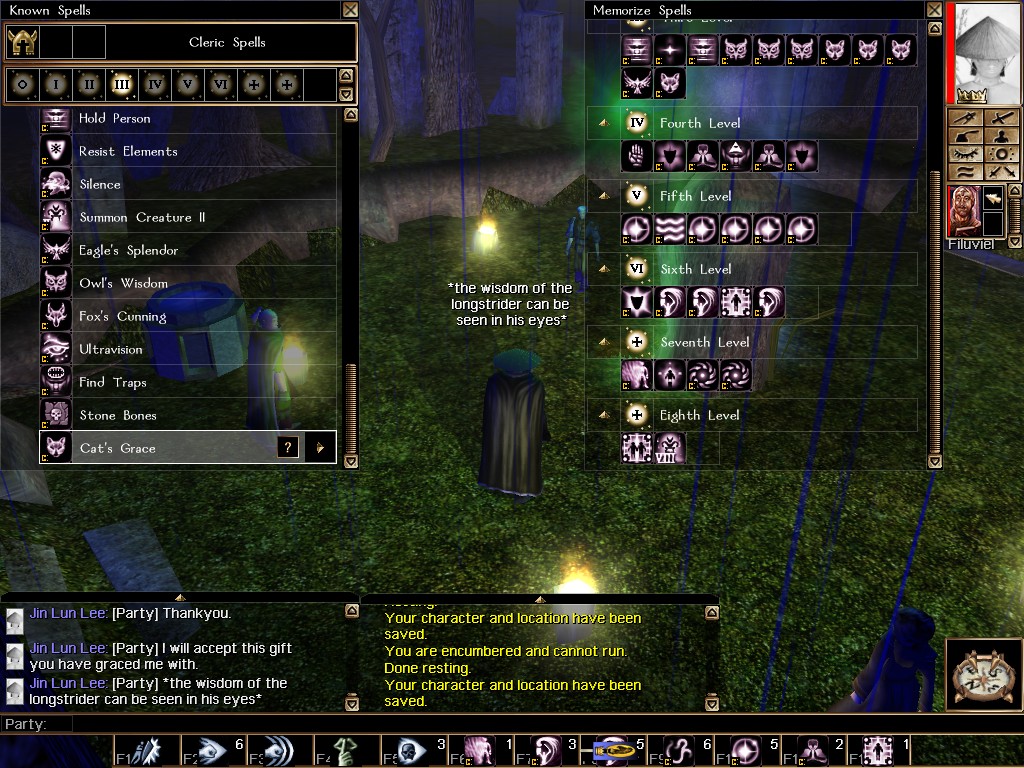
Task: Choose the Resist Elements spell
Action: pos(128,152)
